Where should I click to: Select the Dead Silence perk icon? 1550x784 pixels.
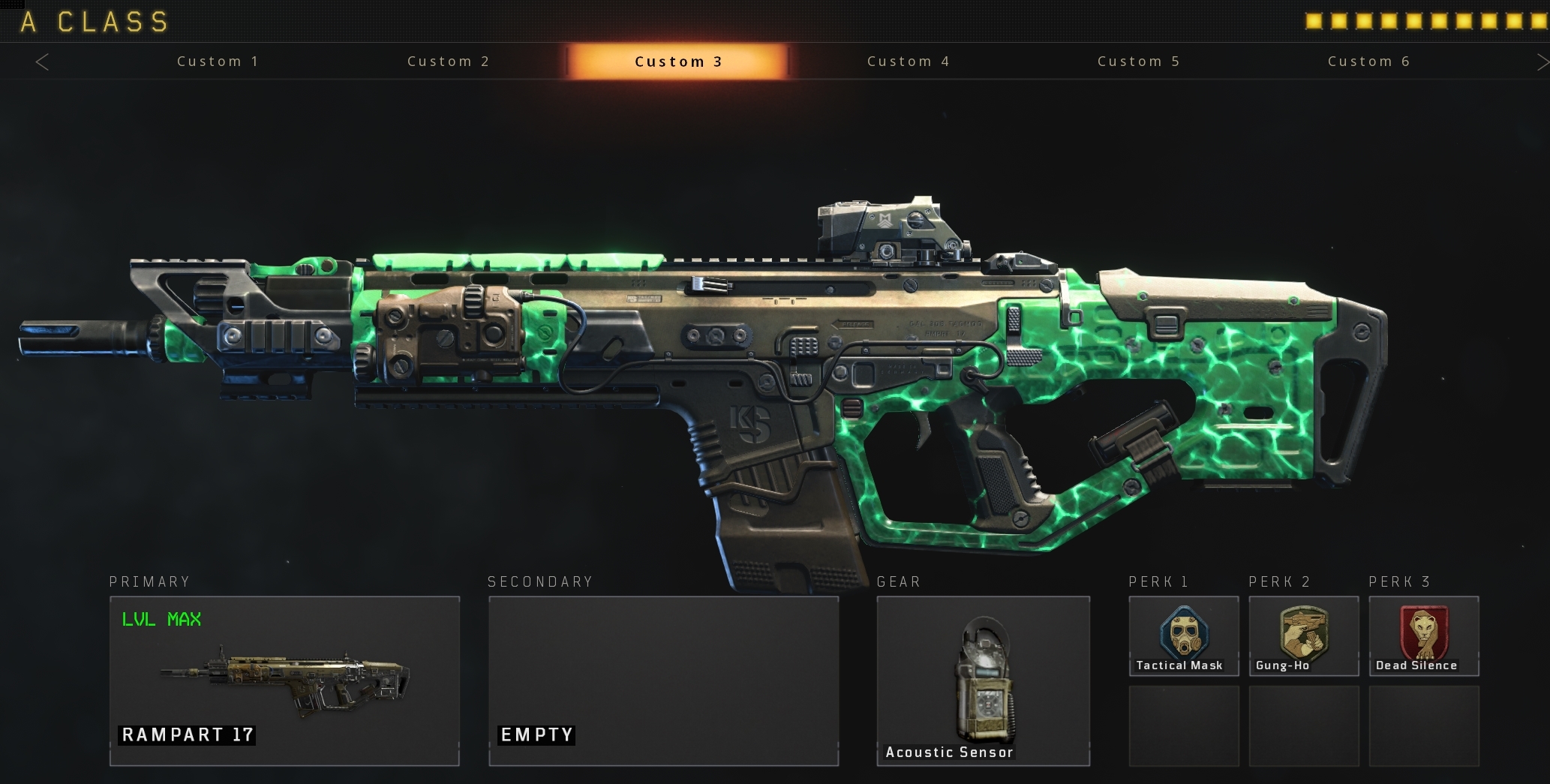point(1423,634)
